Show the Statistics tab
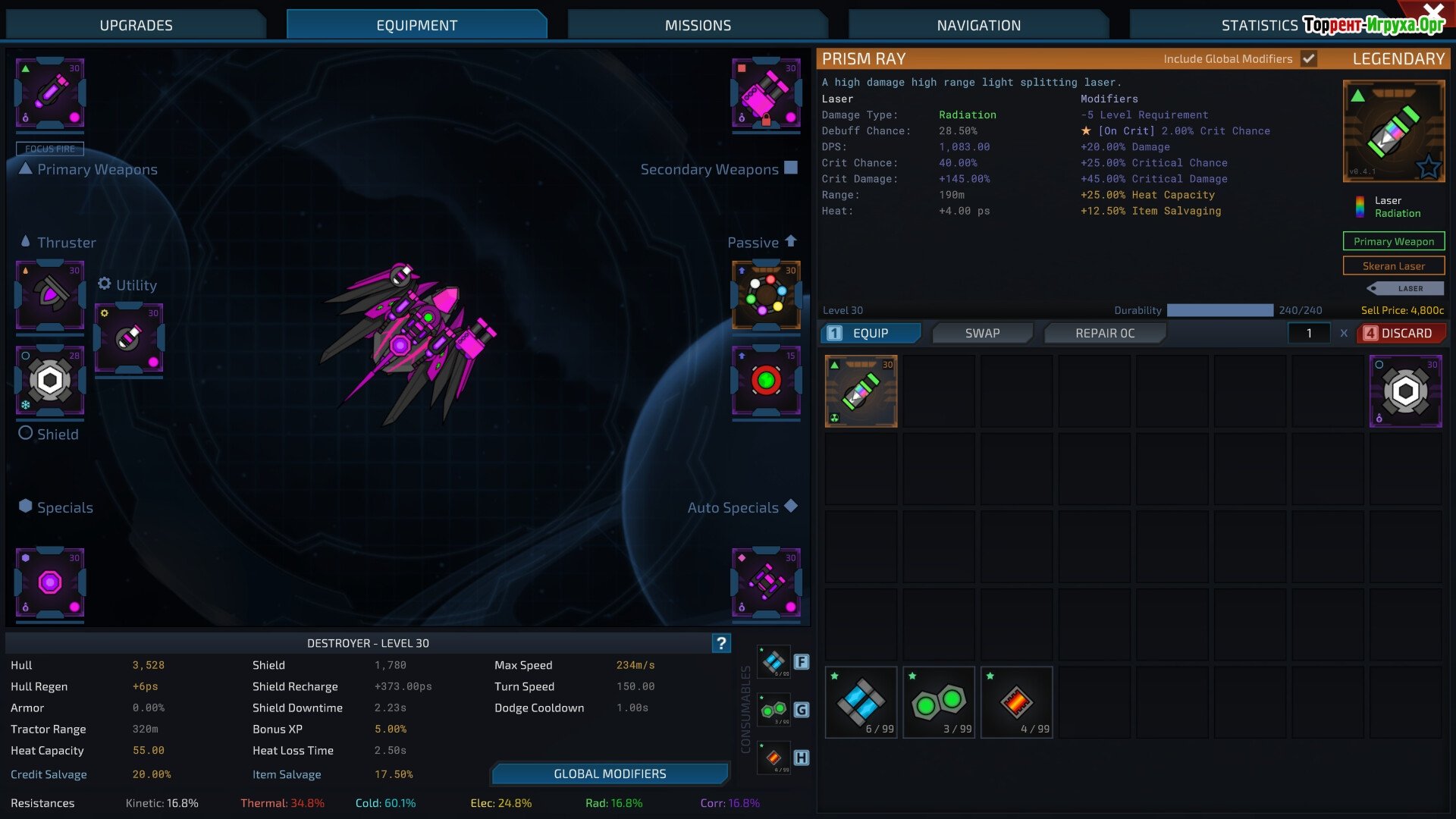1456x819 pixels. [x=1259, y=25]
